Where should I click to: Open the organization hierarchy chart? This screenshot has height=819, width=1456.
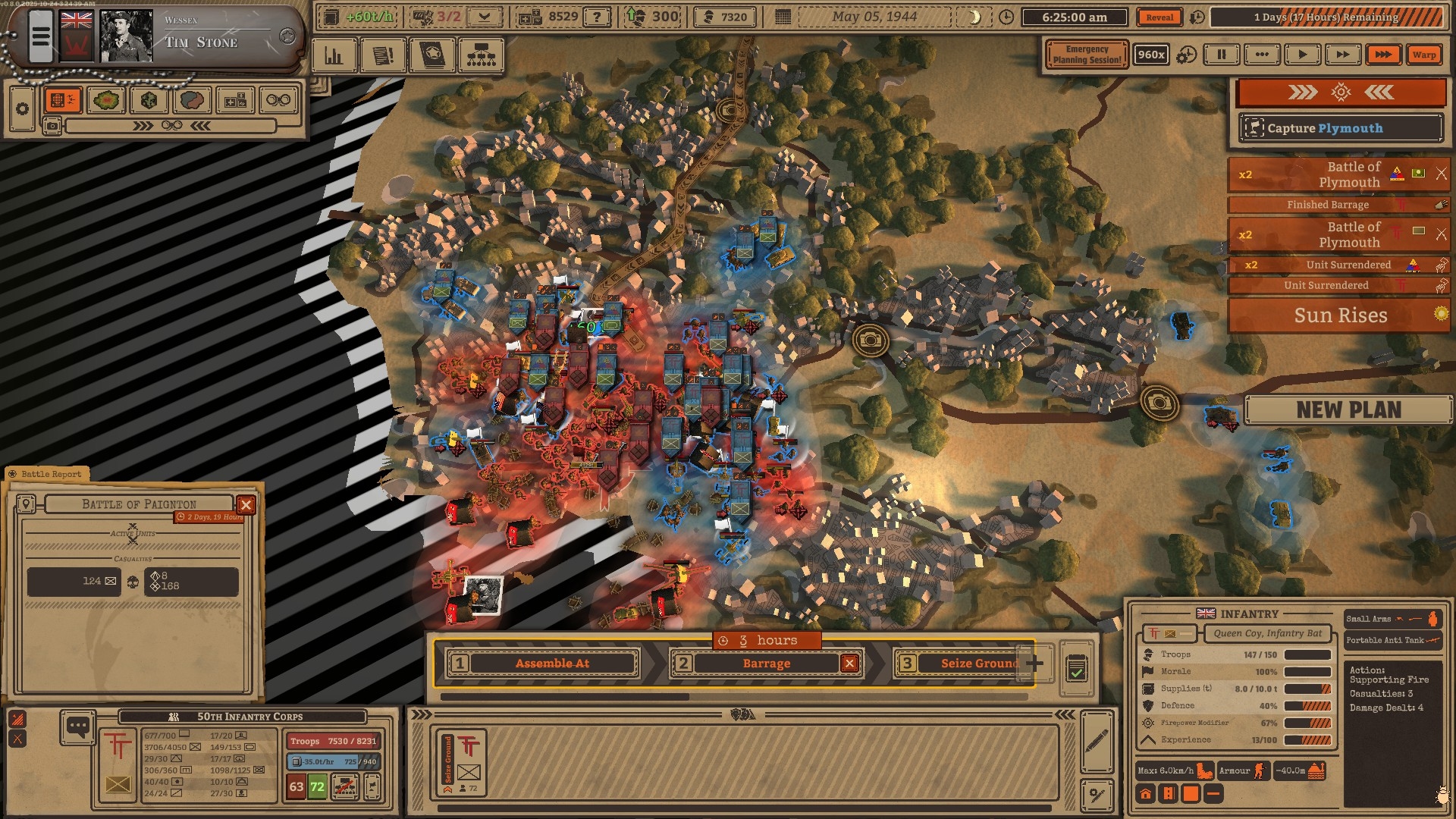[481, 56]
